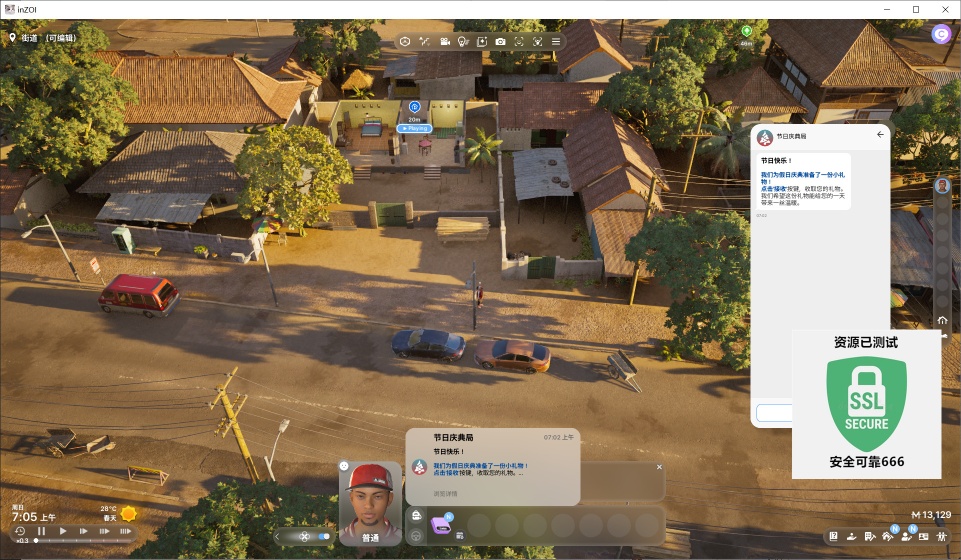Image resolution: width=961 pixels, height=560 pixels.
Task: Click the home icon on the right sidebar
Action: point(942,320)
